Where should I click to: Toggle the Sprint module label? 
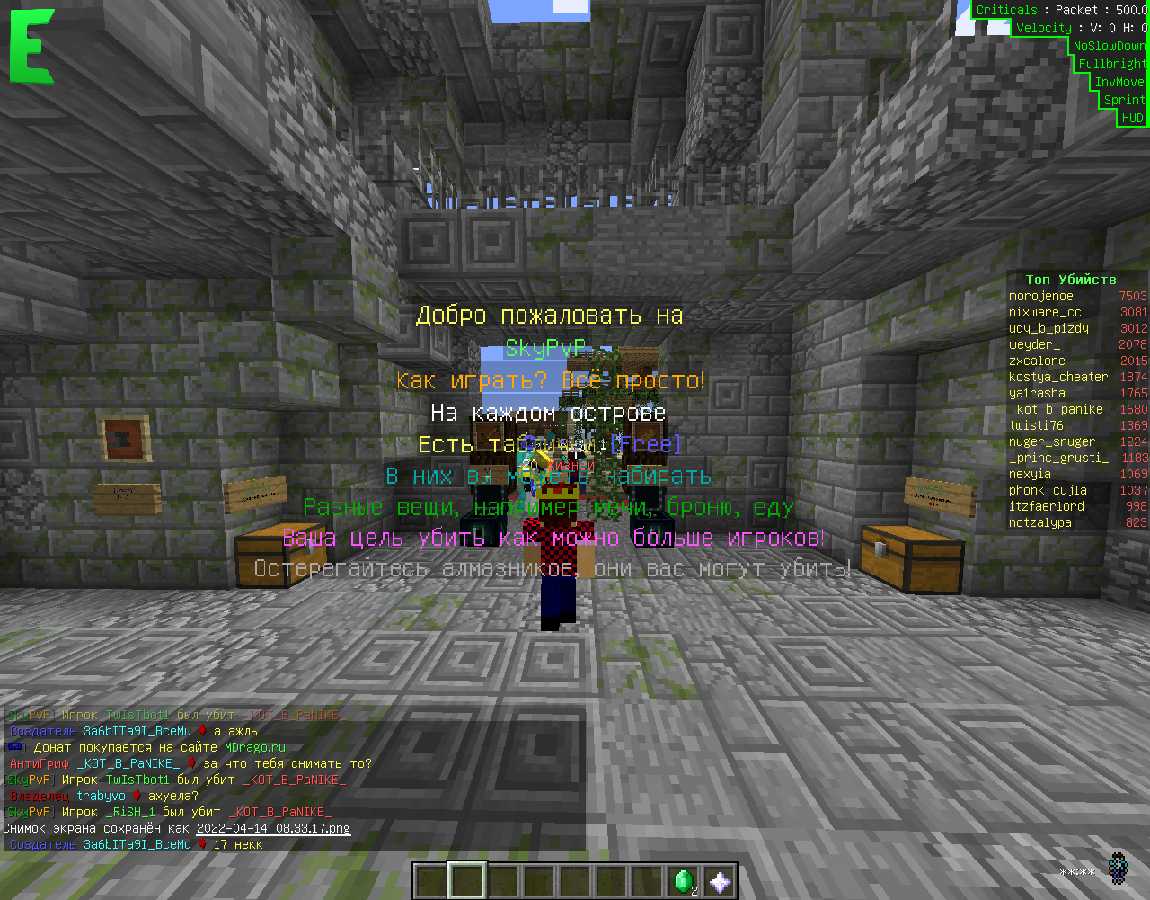tap(1124, 100)
